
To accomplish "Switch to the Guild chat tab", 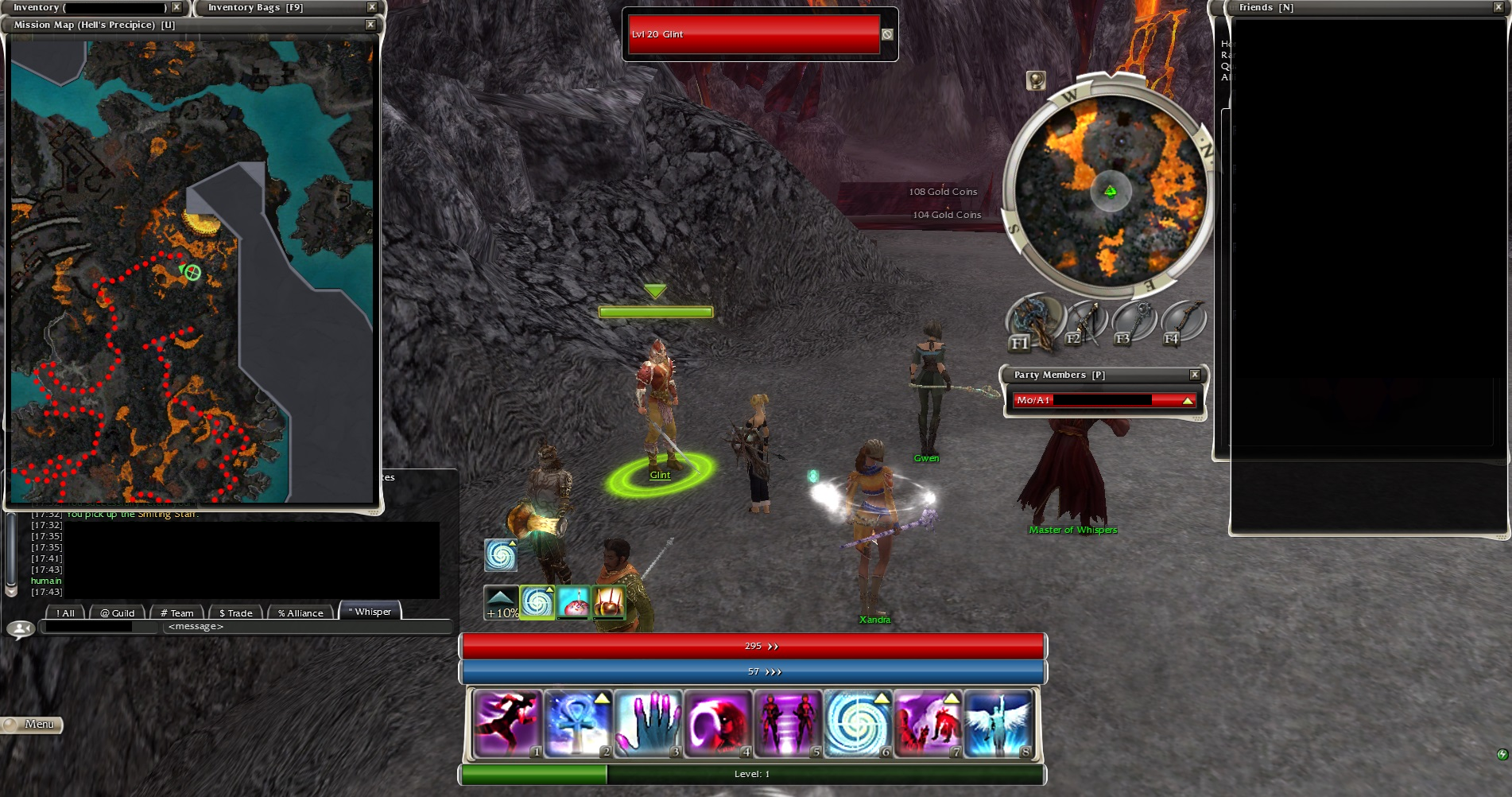I will pyautogui.click(x=118, y=612).
